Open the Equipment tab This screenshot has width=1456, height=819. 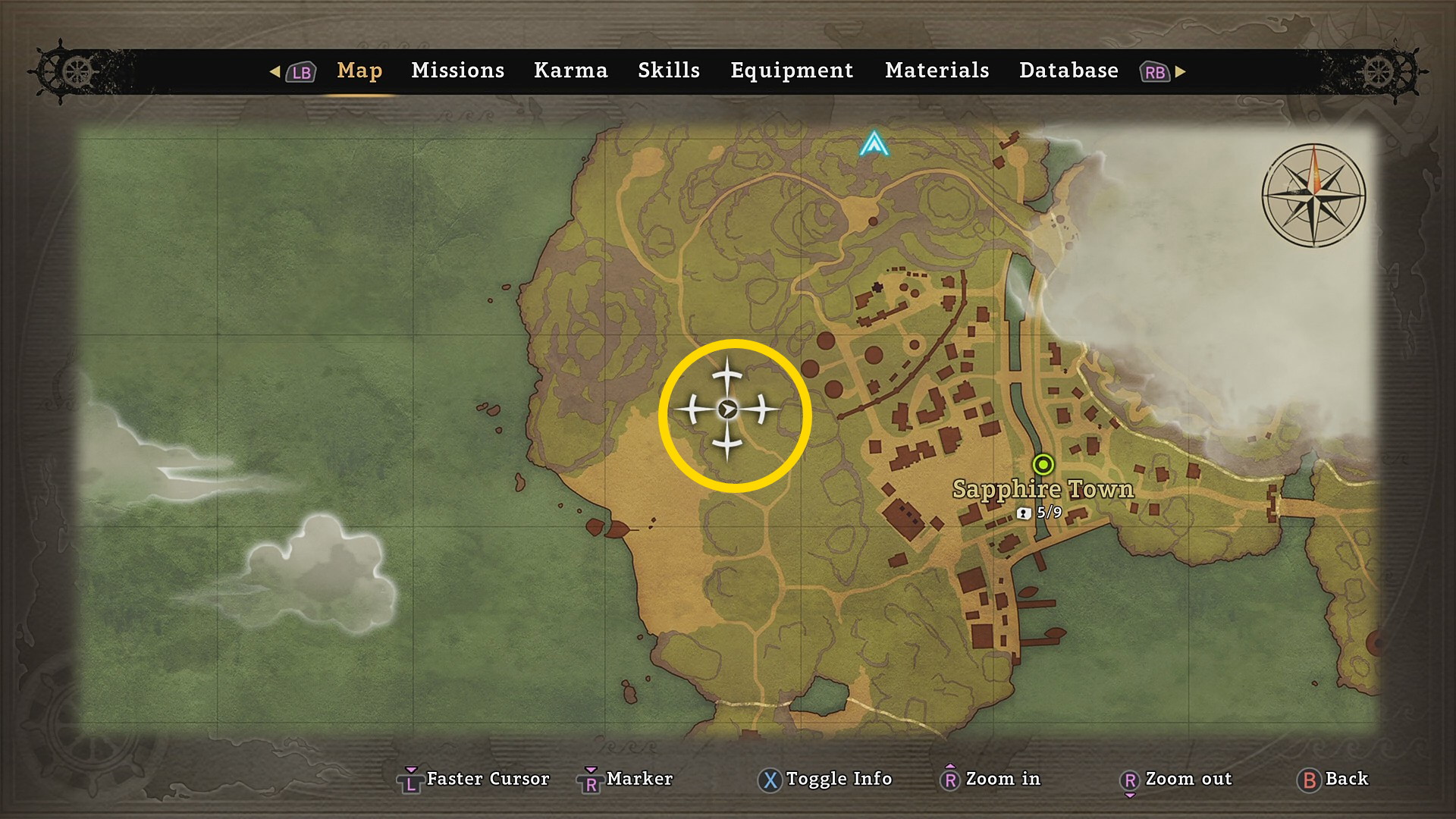792,71
